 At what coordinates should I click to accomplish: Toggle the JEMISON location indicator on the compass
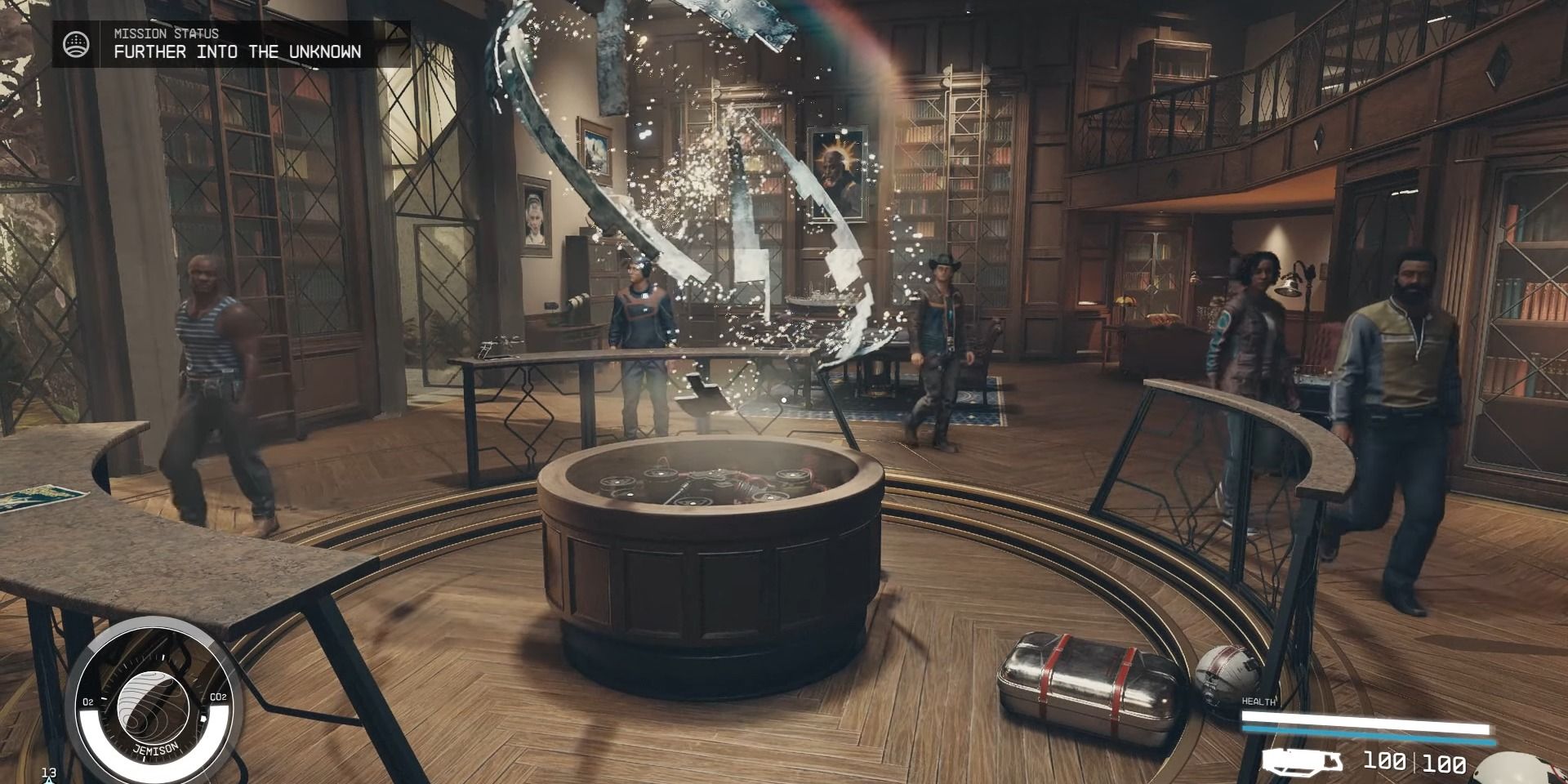pos(156,749)
